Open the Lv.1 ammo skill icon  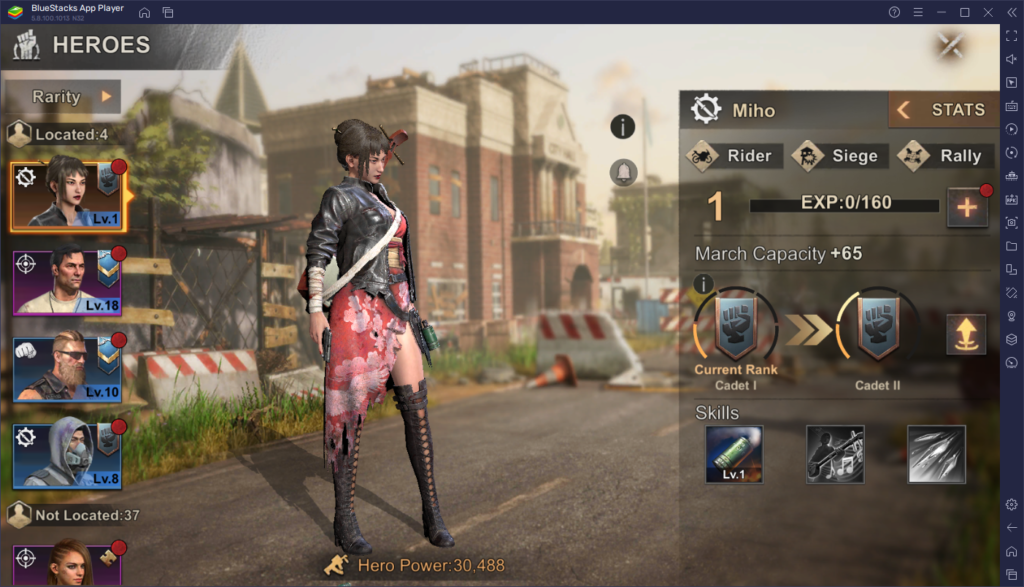pos(734,455)
